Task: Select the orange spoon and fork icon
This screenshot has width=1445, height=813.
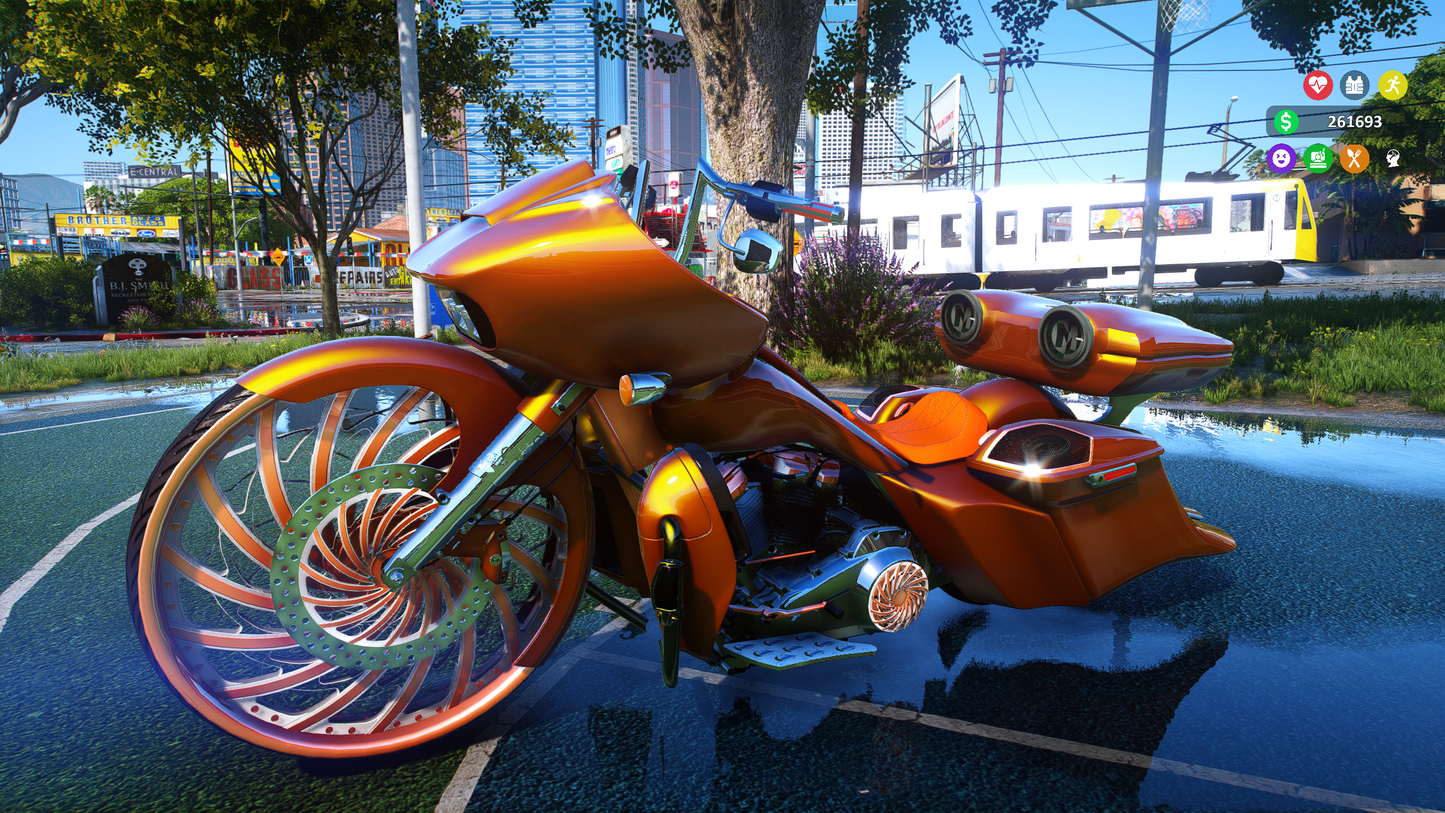Action: 1354,158
